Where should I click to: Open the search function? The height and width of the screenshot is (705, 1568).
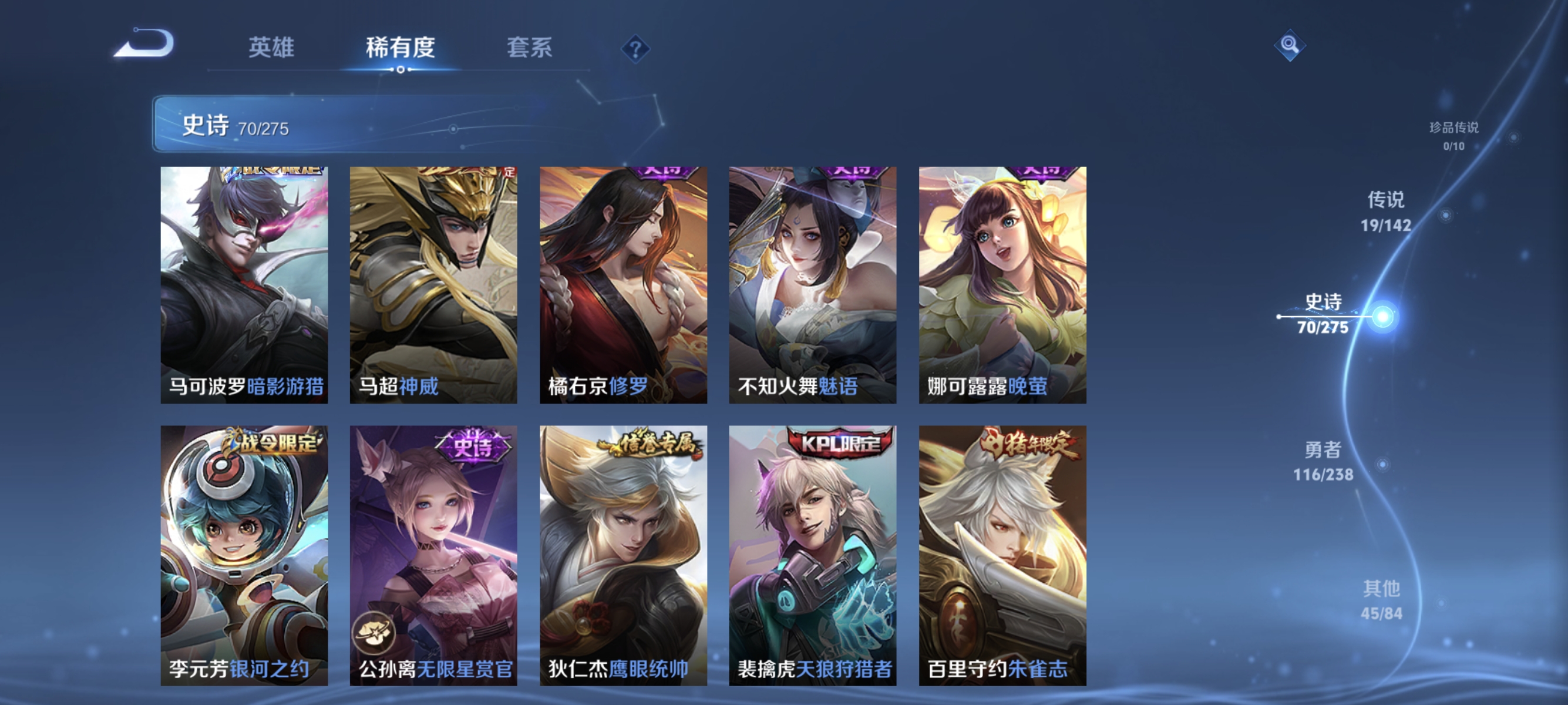pos(1290,45)
